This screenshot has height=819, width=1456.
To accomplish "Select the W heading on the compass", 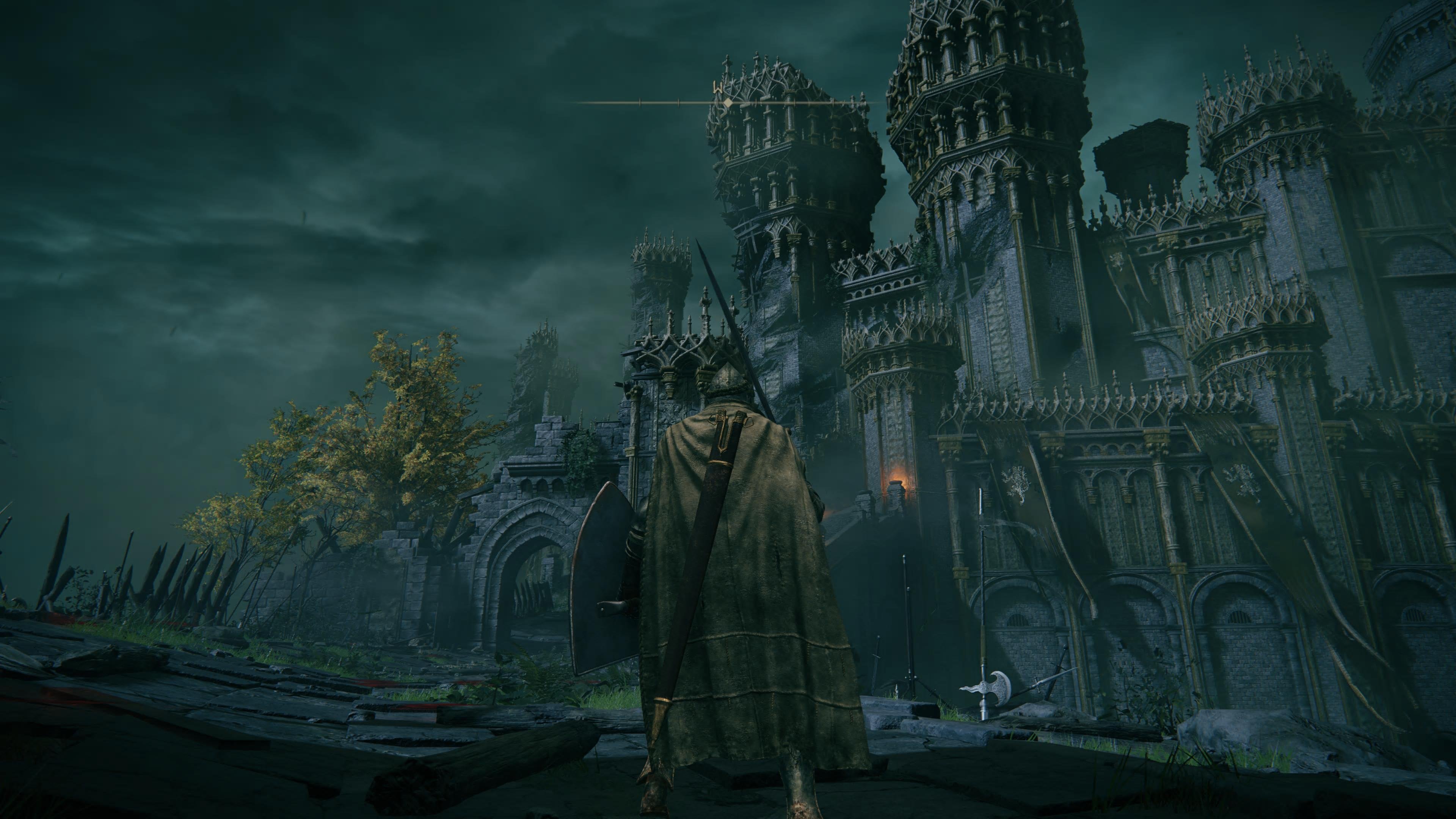I will (718, 88).
